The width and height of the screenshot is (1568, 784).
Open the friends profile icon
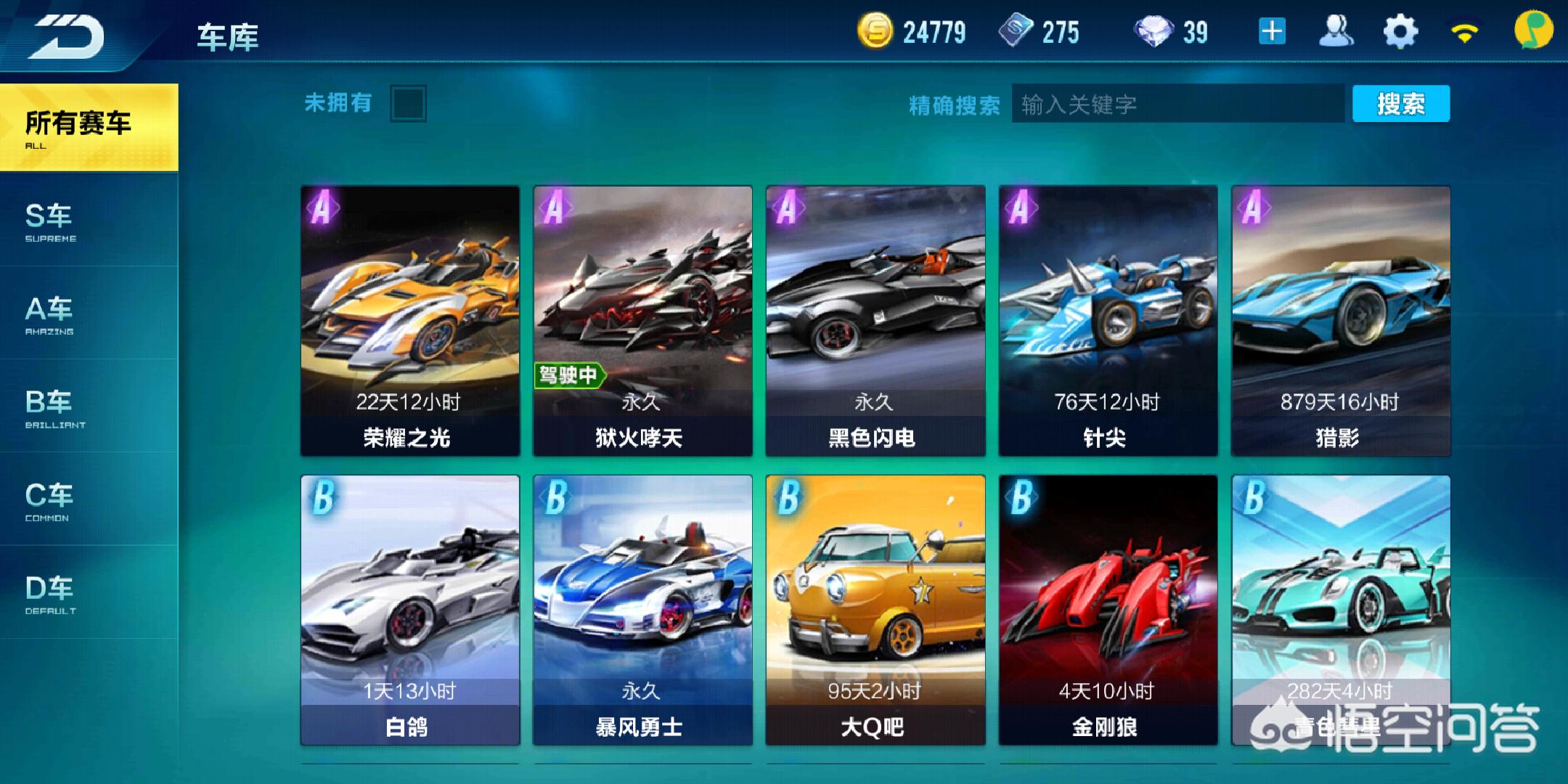[1336, 32]
